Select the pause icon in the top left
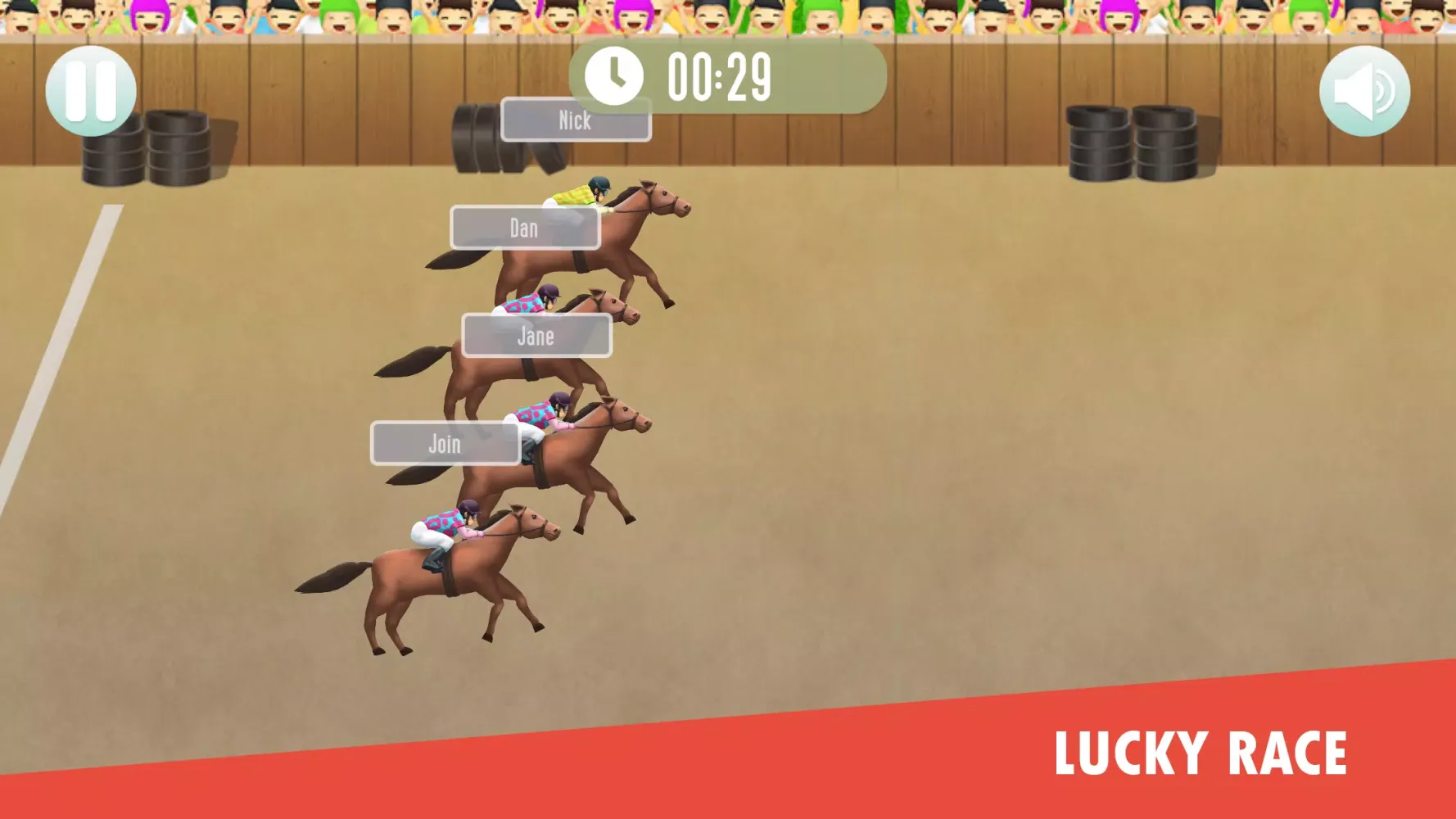 [90, 88]
